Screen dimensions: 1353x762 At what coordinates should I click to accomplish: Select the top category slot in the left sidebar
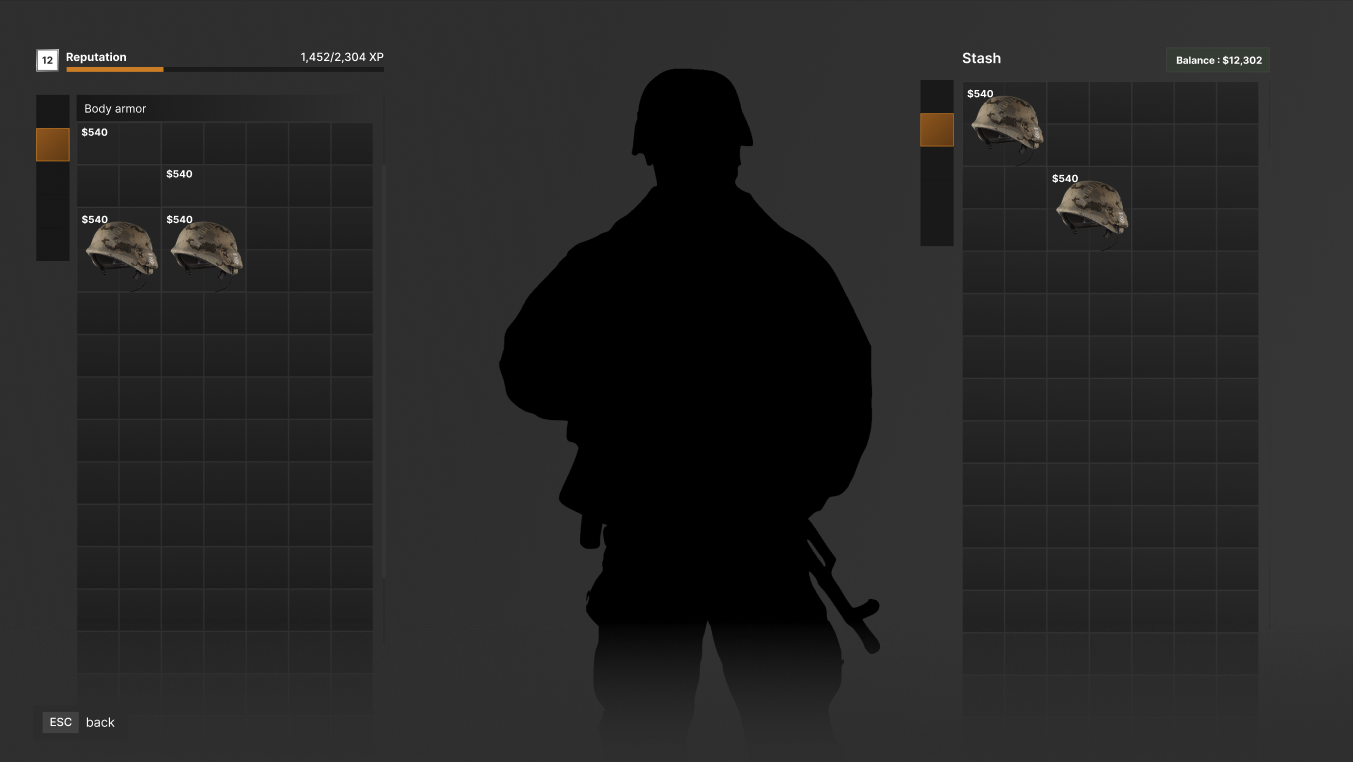click(53, 110)
